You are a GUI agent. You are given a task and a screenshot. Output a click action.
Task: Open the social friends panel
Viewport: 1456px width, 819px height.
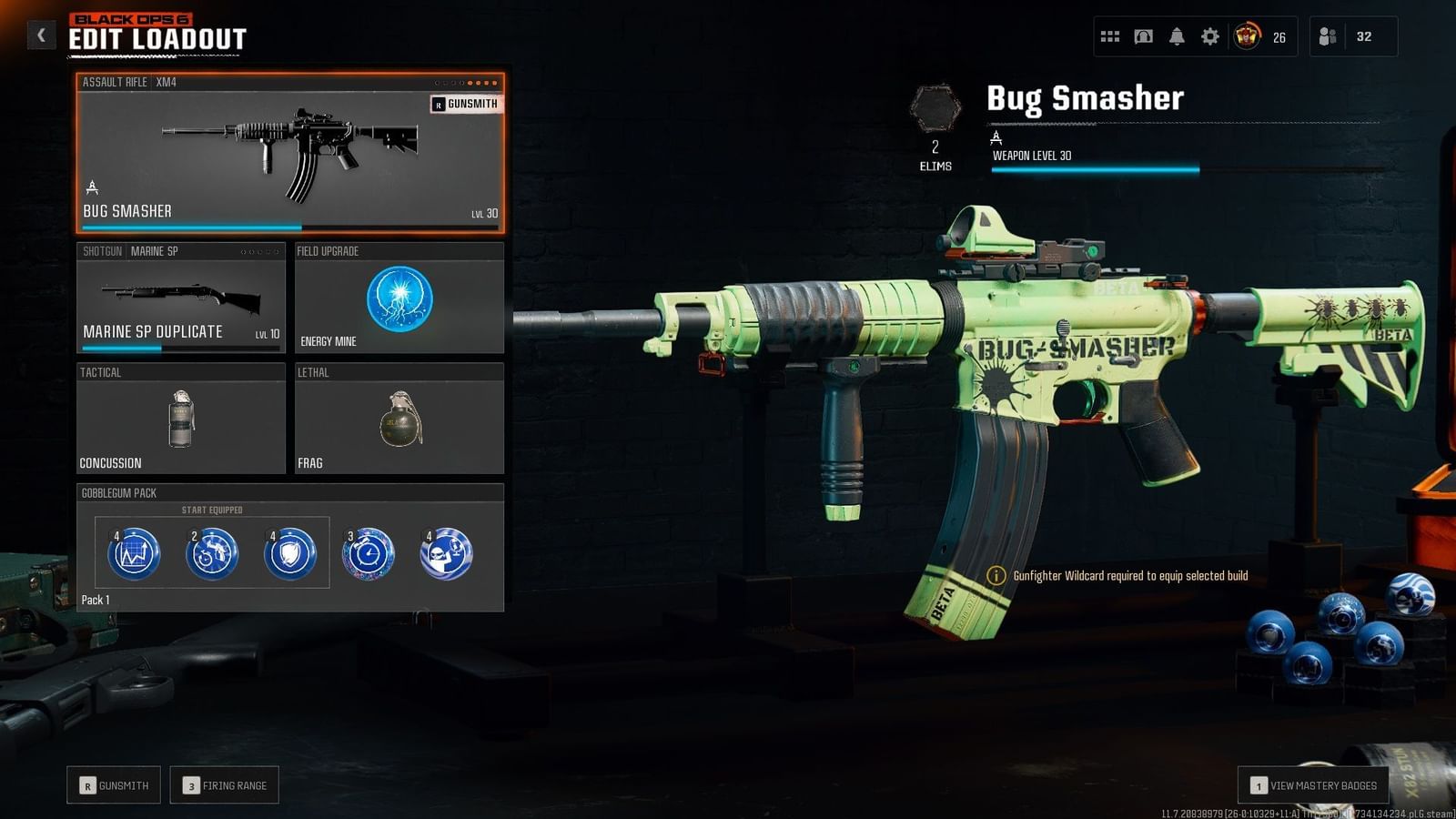point(1352,36)
